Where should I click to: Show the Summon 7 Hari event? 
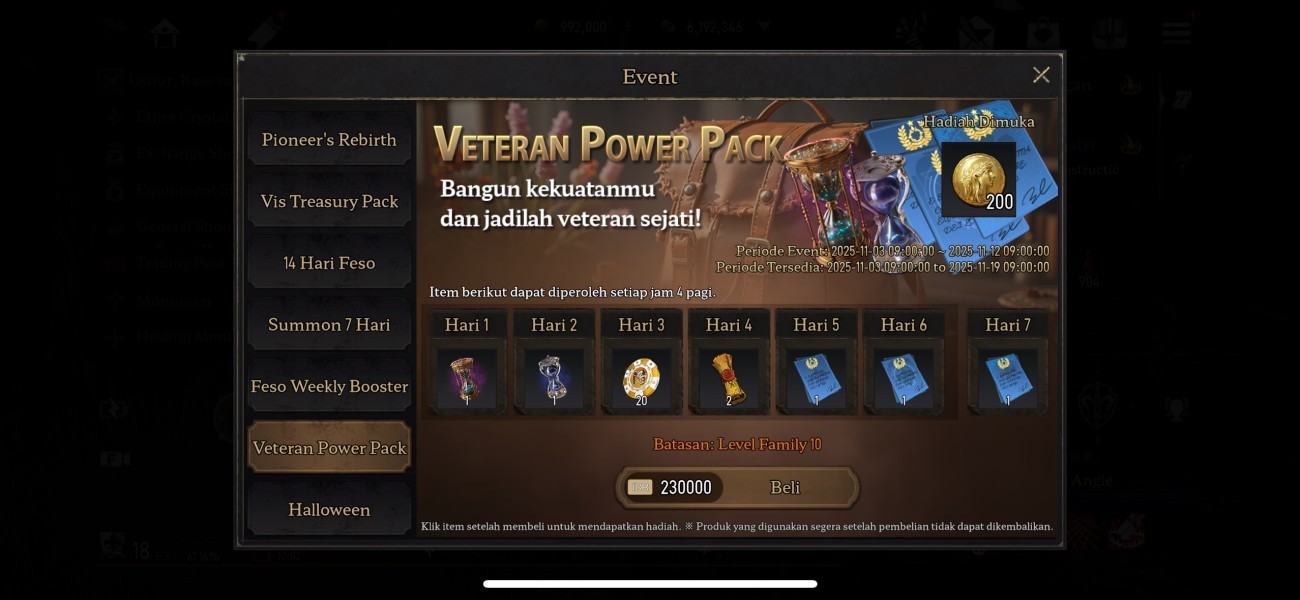click(329, 325)
